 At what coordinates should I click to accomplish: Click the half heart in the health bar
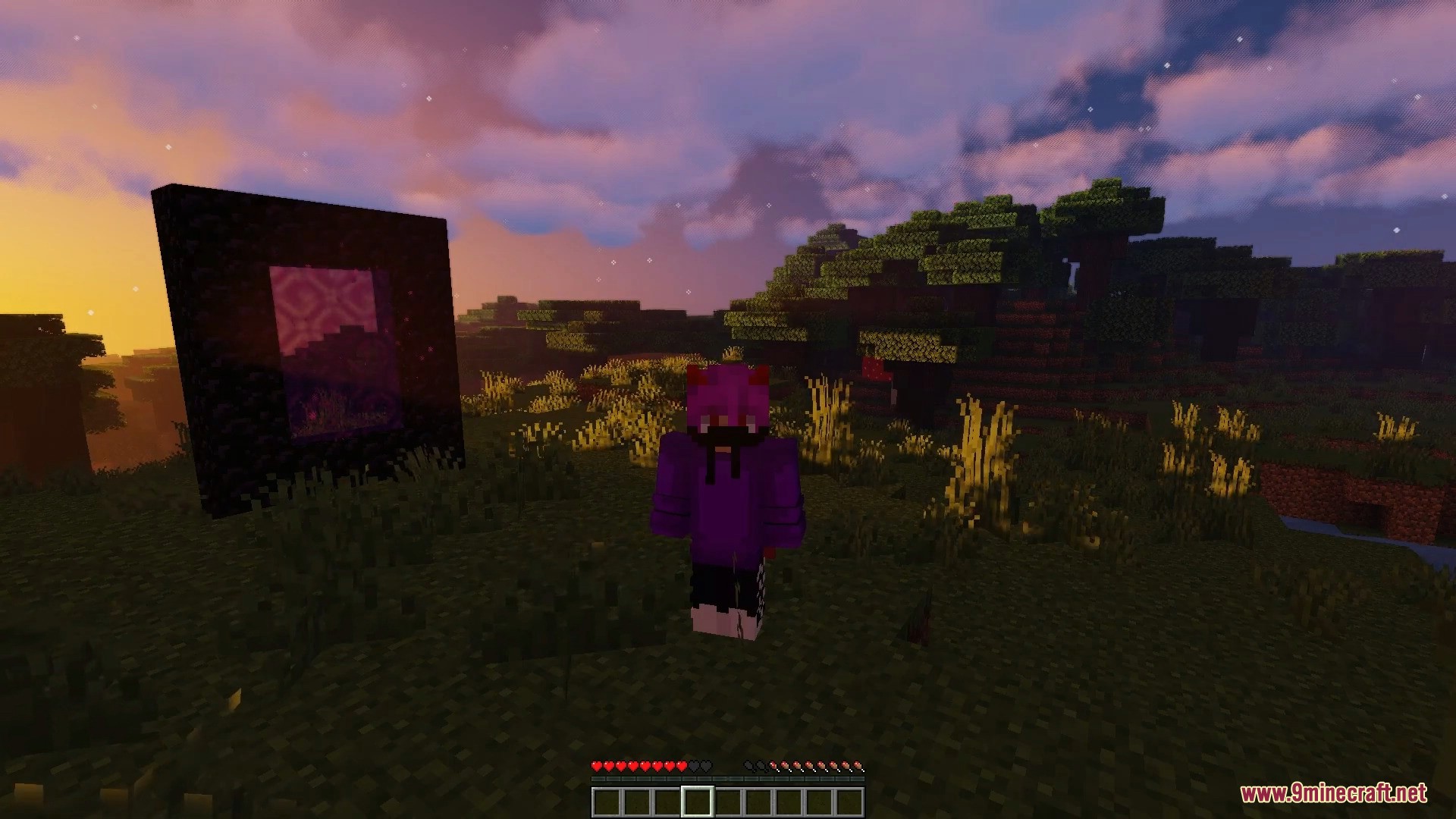click(681, 765)
